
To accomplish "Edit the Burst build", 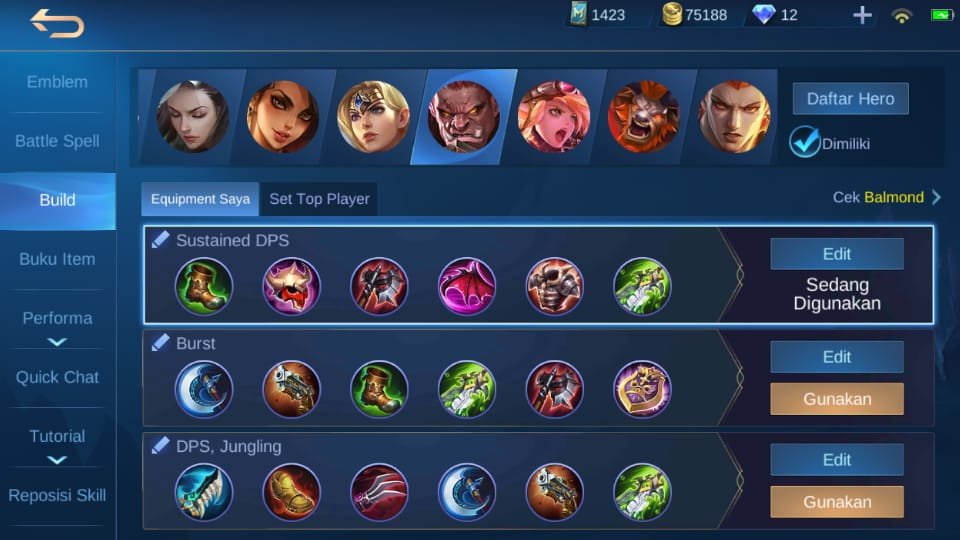I will [836, 357].
